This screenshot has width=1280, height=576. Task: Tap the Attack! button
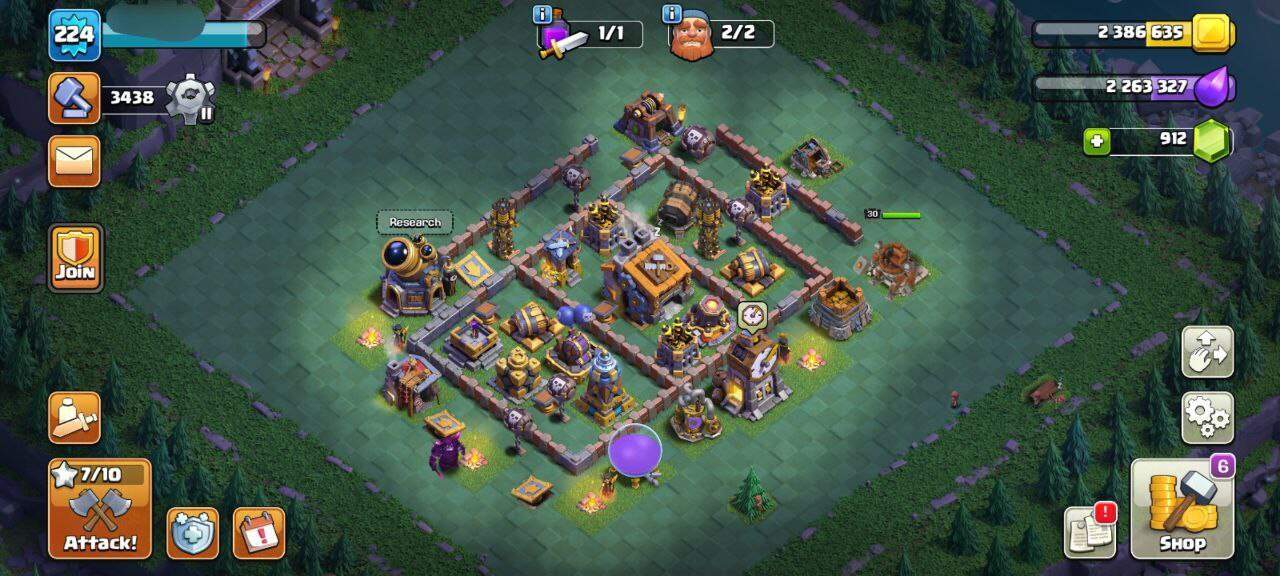pyautogui.click(x=99, y=508)
